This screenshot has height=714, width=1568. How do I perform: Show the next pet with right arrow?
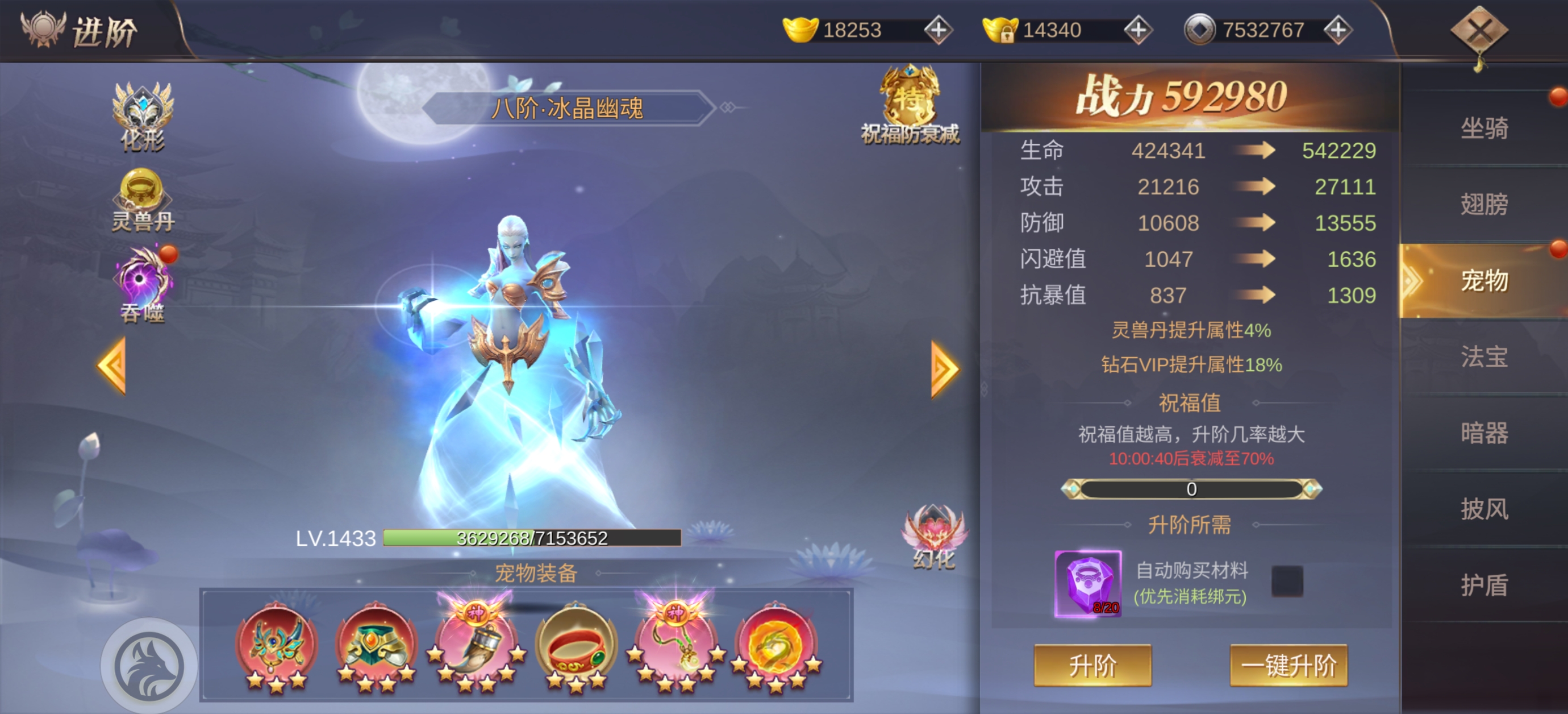tap(944, 368)
